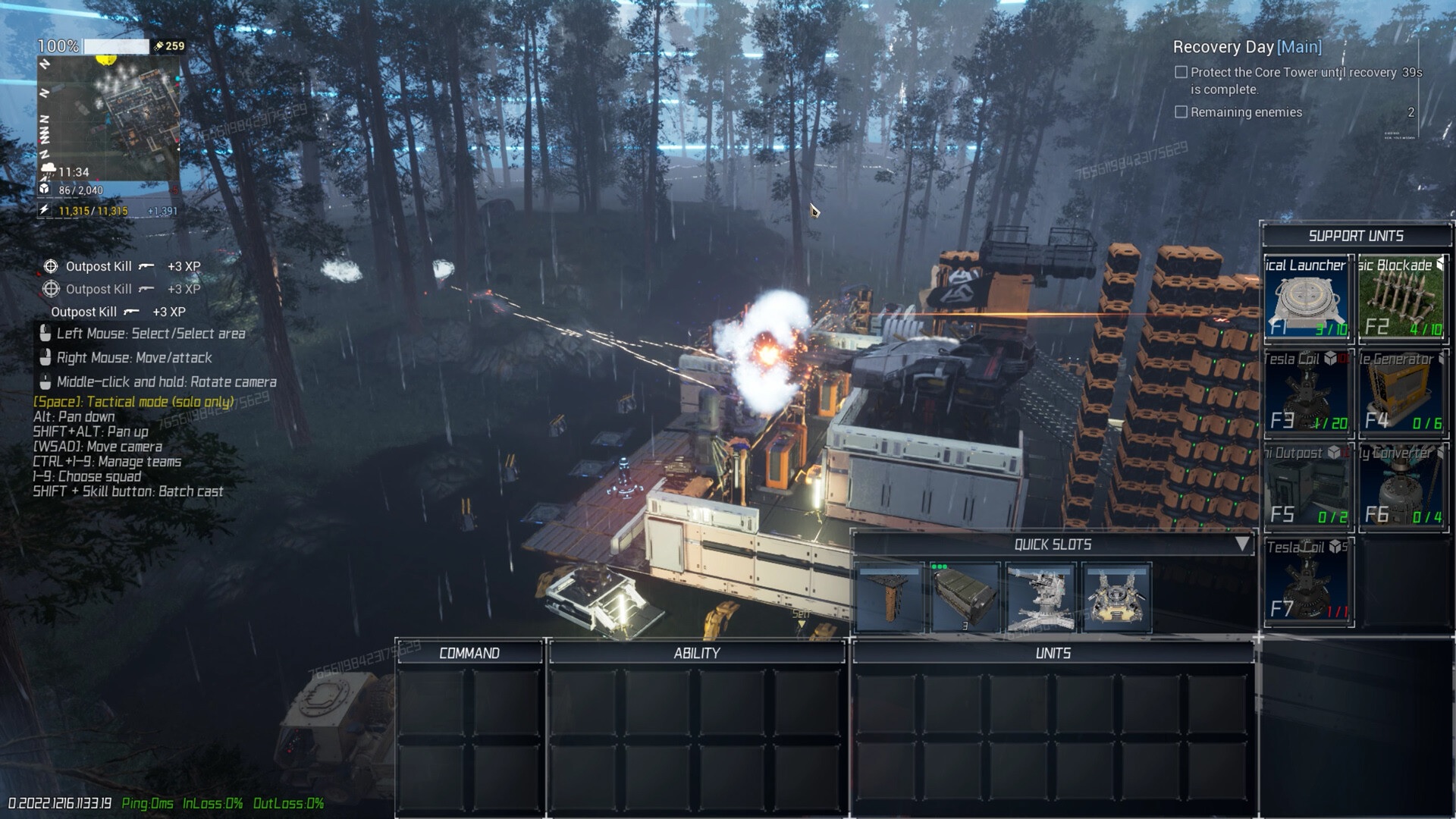Open the Main quest details from Recovery Day
Image resolution: width=1456 pixels, height=819 pixels.
1299,47
